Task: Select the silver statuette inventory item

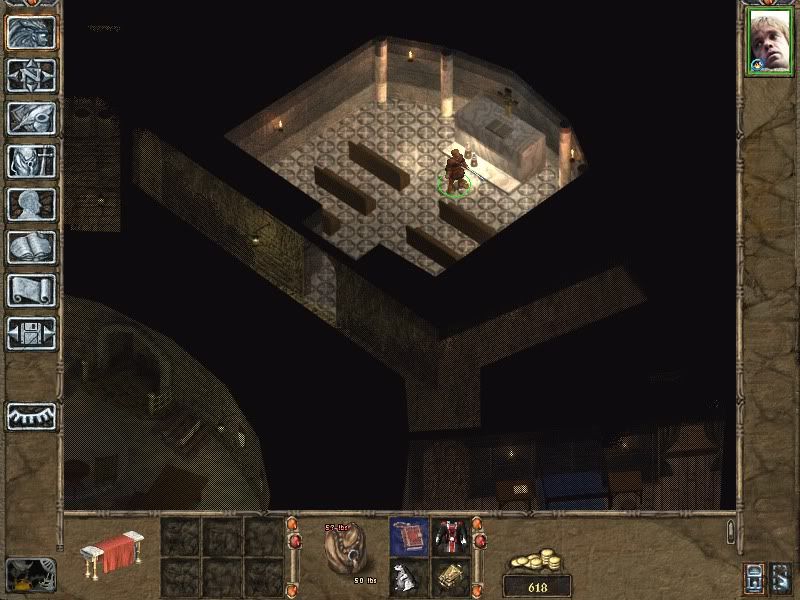Action: click(410, 577)
